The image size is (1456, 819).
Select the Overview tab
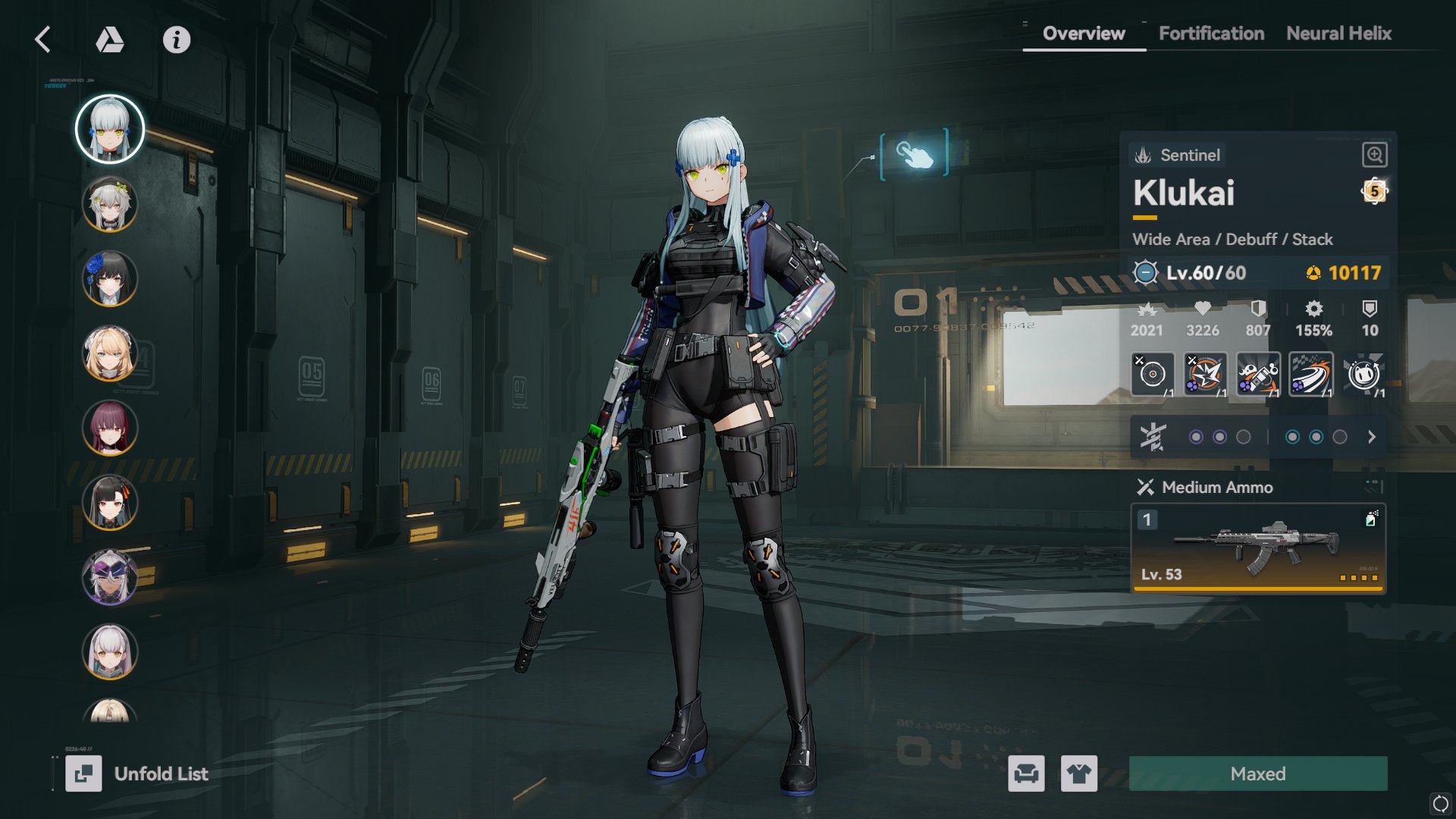1084,33
